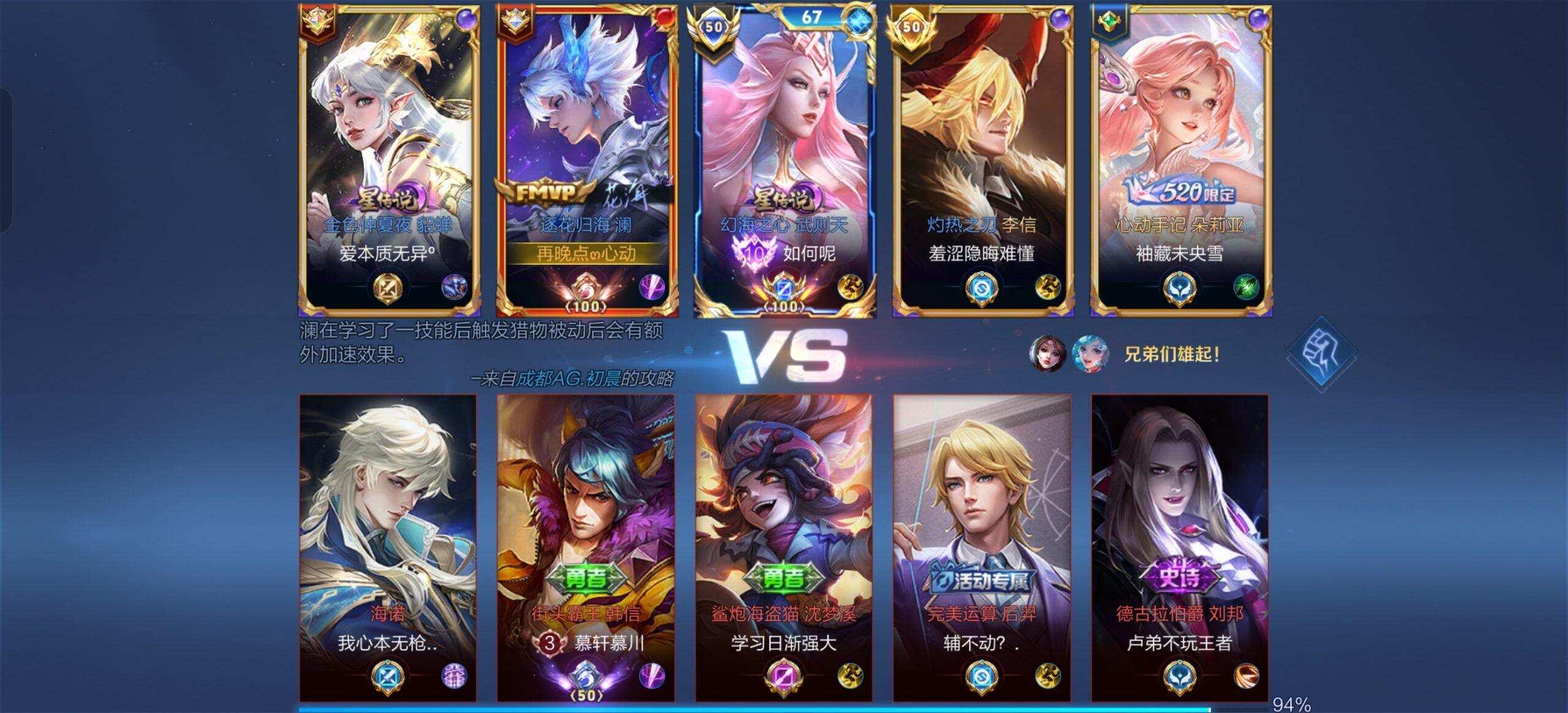
Task: Select the 貂蝉 player card
Action: pos(389,160)
